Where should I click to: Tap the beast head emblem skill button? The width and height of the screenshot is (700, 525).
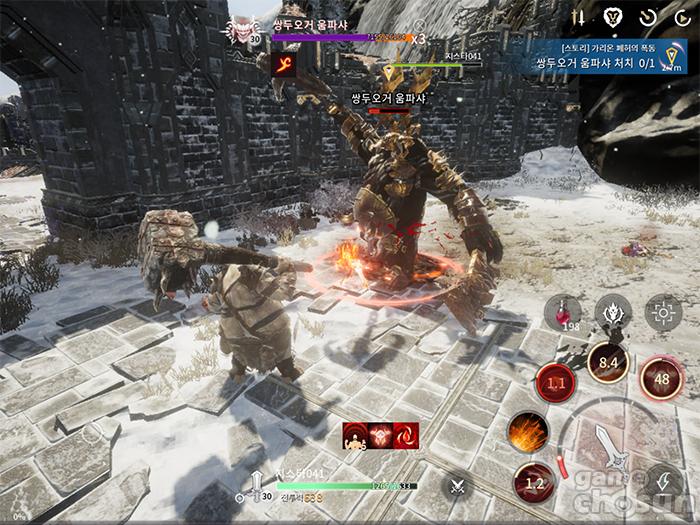click(613, 312)
